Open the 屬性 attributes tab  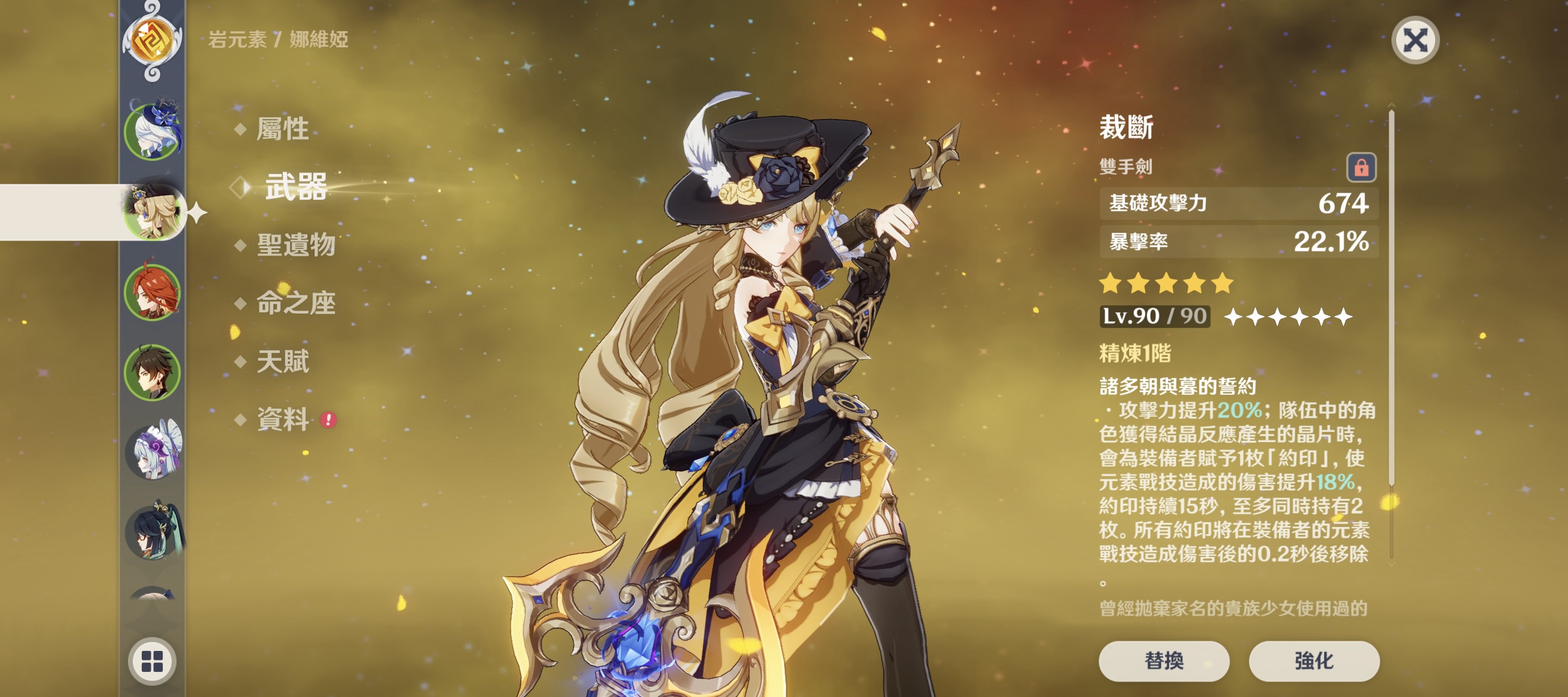[x=282, y=129]
